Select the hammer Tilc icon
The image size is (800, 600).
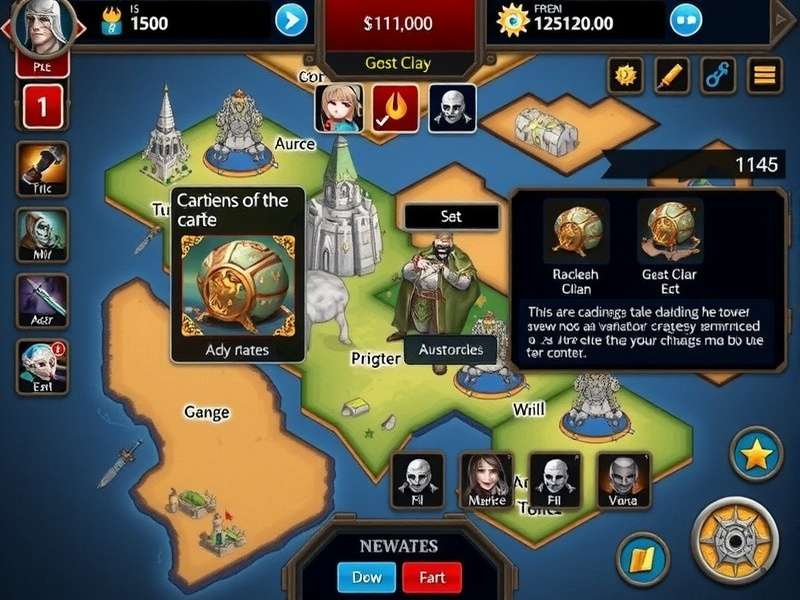(42, 168)
